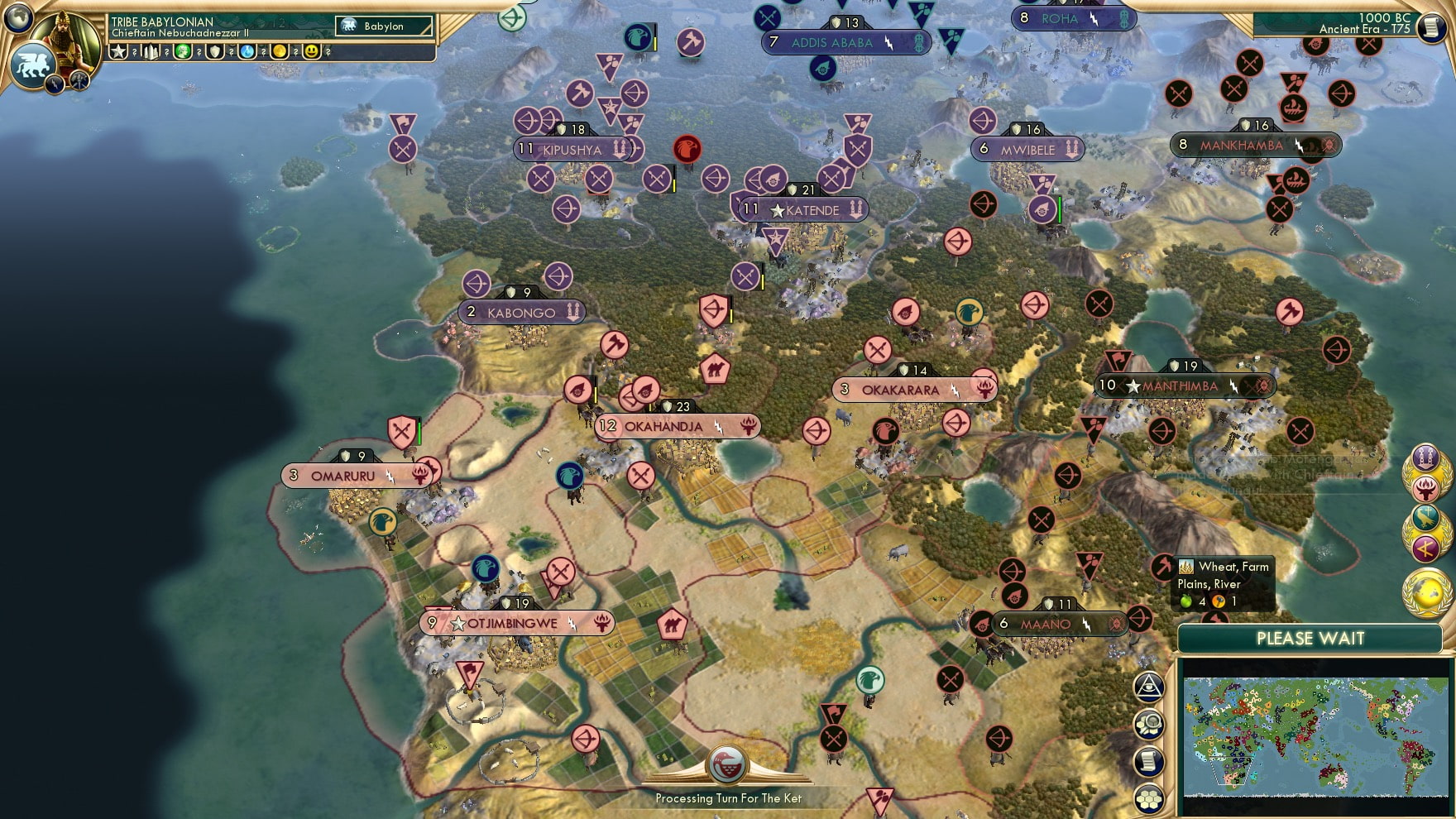
Task: Click the happiness smiley icon in the status bar
Action: pyautogui.click(x=313, y=52)
